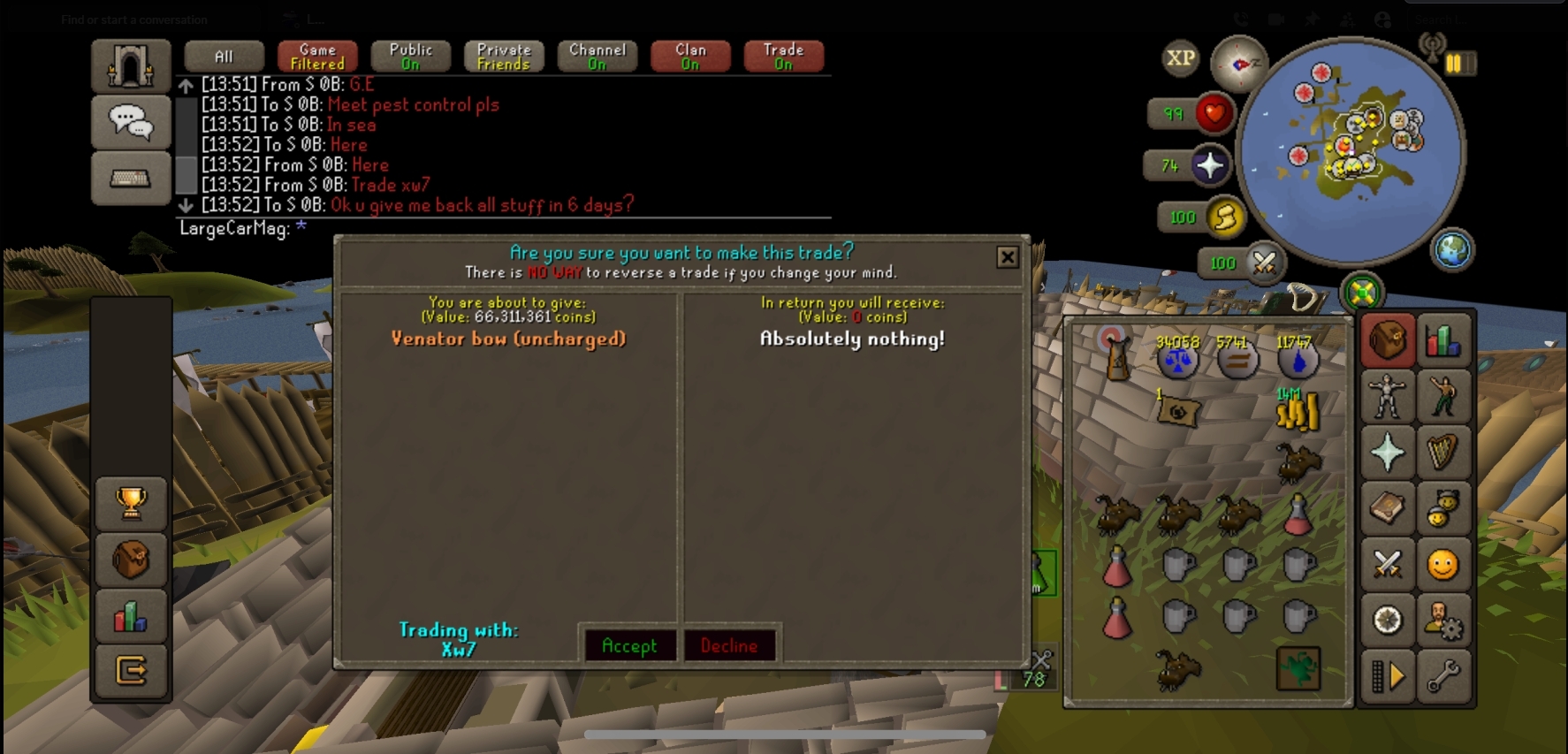Toggle the XP drops button

(1180, 58)
